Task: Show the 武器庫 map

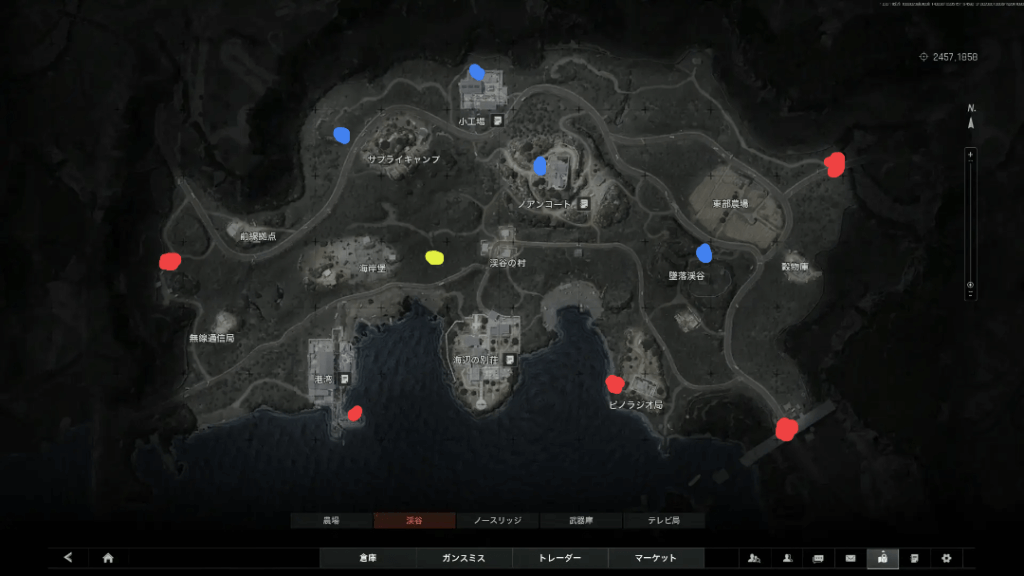Action: pos(580,521)
